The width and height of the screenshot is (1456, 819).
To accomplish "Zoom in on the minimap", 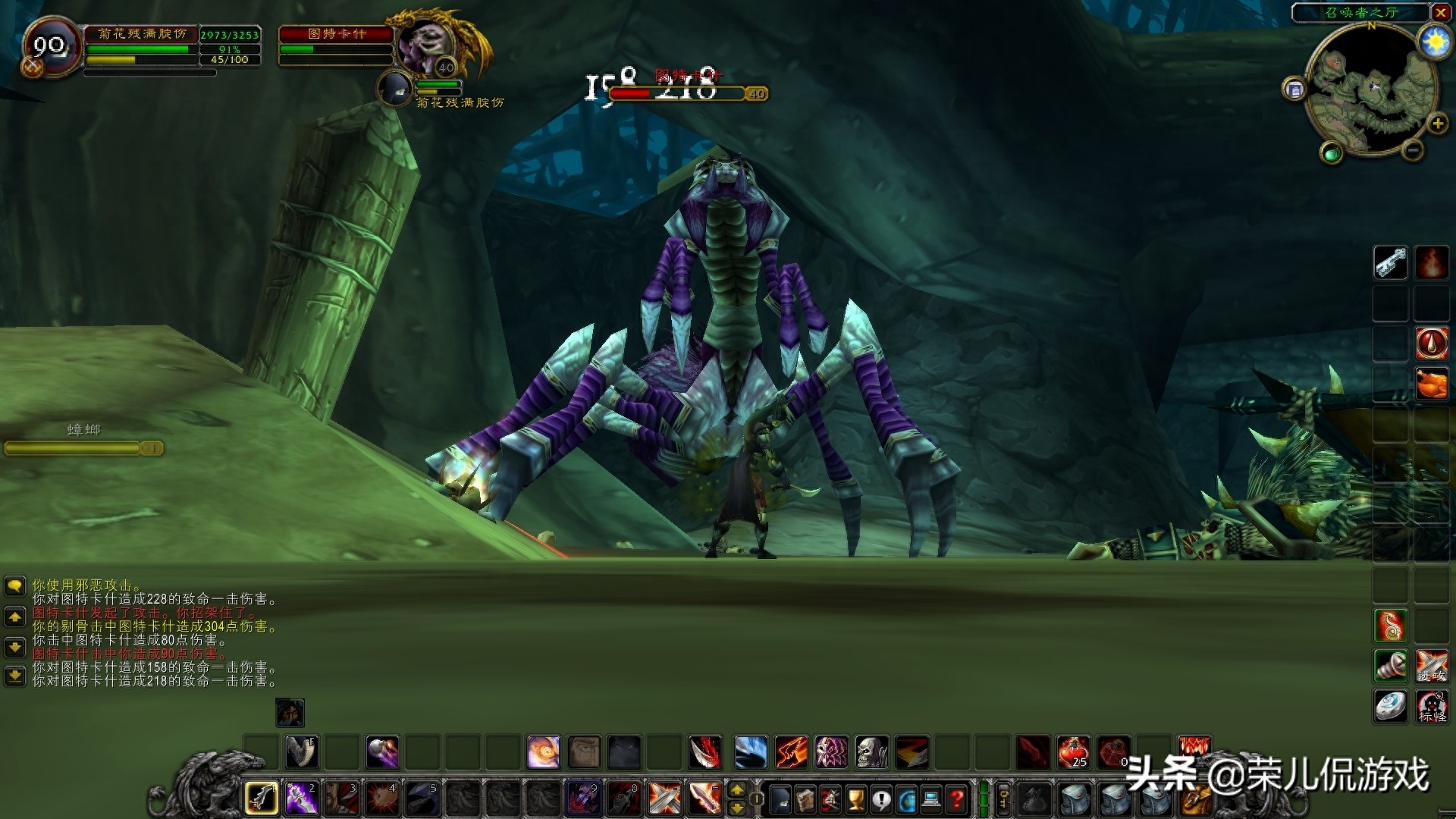I will [1437, 124].
